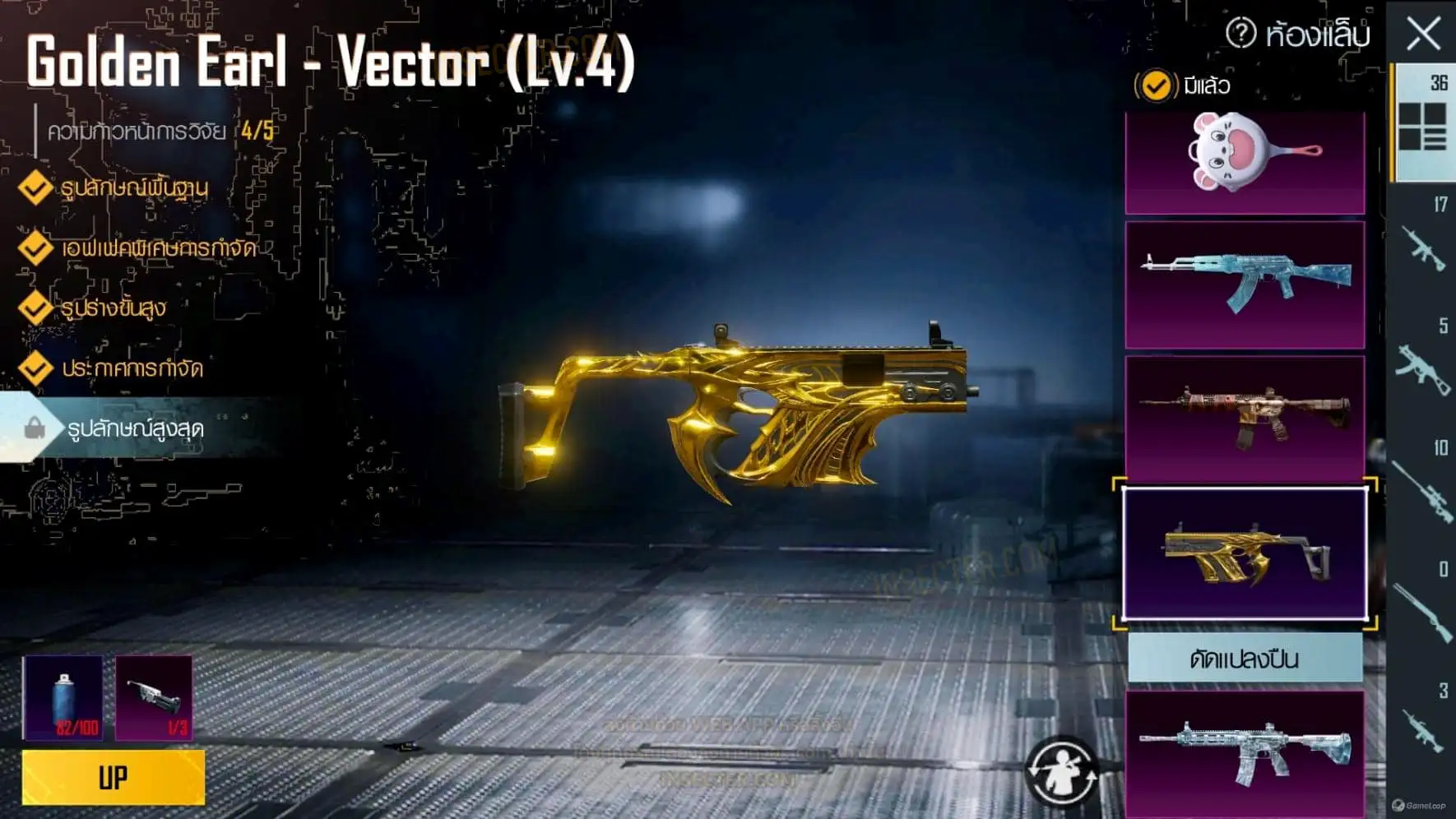Toggle the มีแล้ว owned filter checkbox
The width and height of the screenshot is (1456, 819).
point(1156,86)
